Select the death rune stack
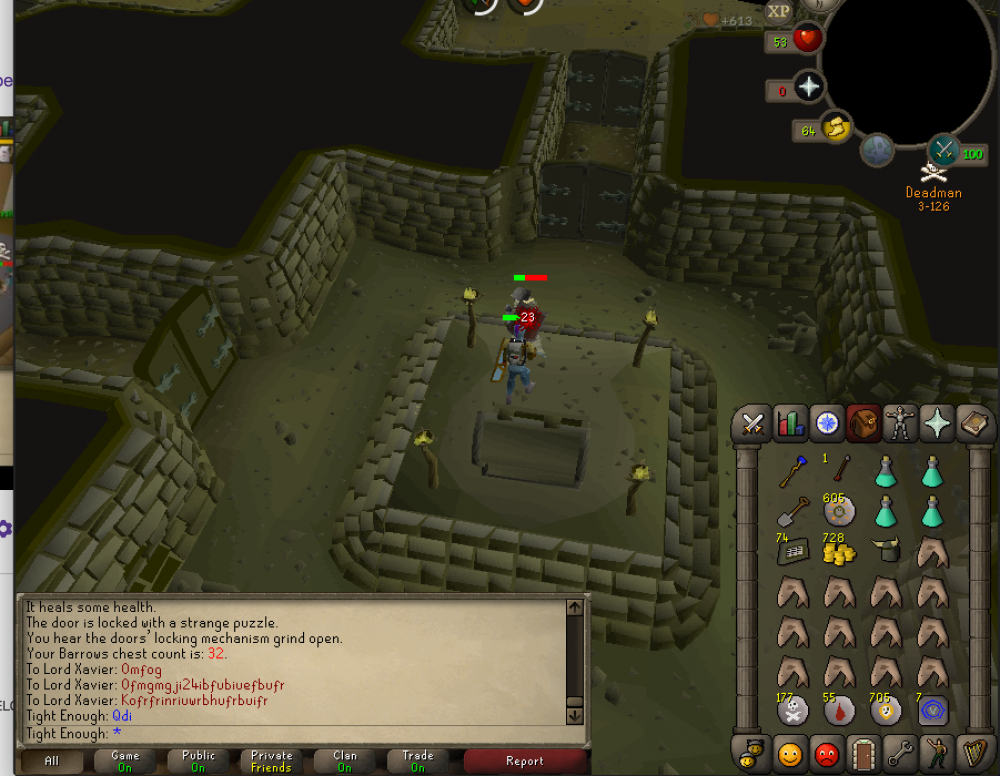 [792, 711]
